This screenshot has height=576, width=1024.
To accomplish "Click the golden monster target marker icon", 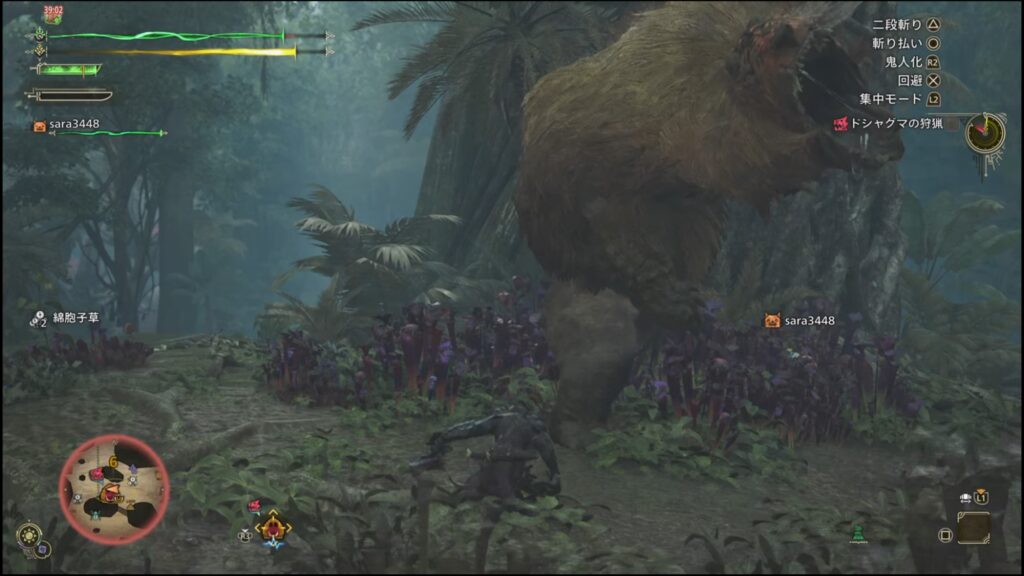I will [272, 526].
